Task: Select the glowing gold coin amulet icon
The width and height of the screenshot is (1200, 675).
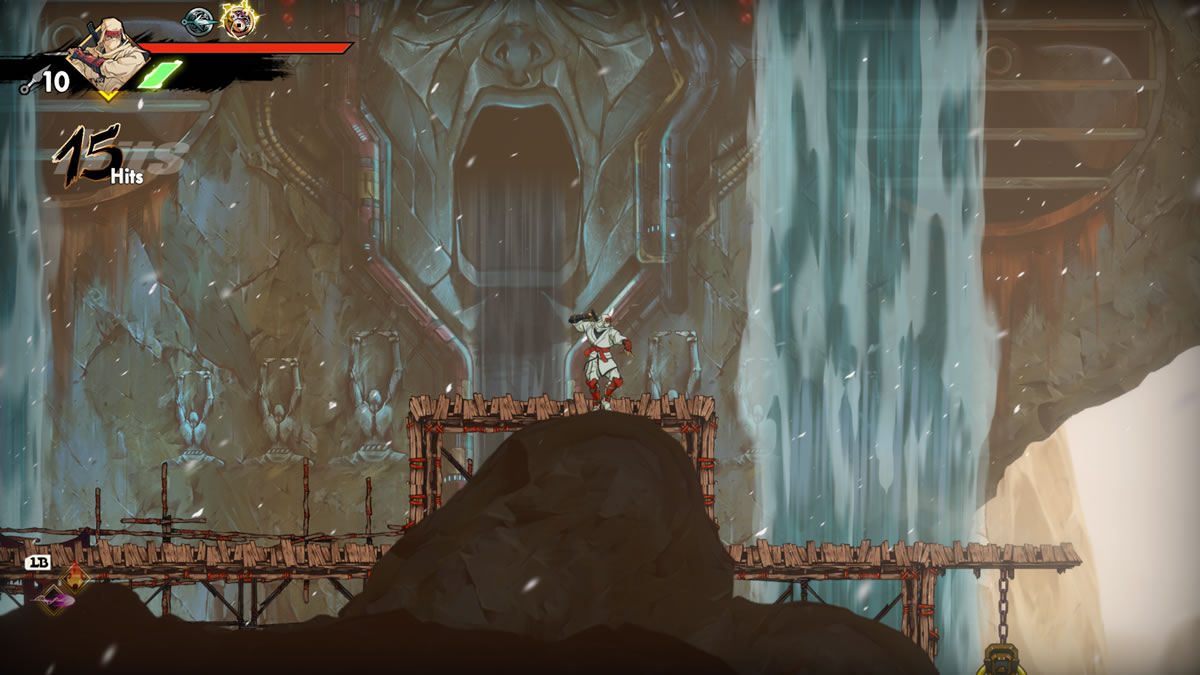Action: tap(237, 20)
